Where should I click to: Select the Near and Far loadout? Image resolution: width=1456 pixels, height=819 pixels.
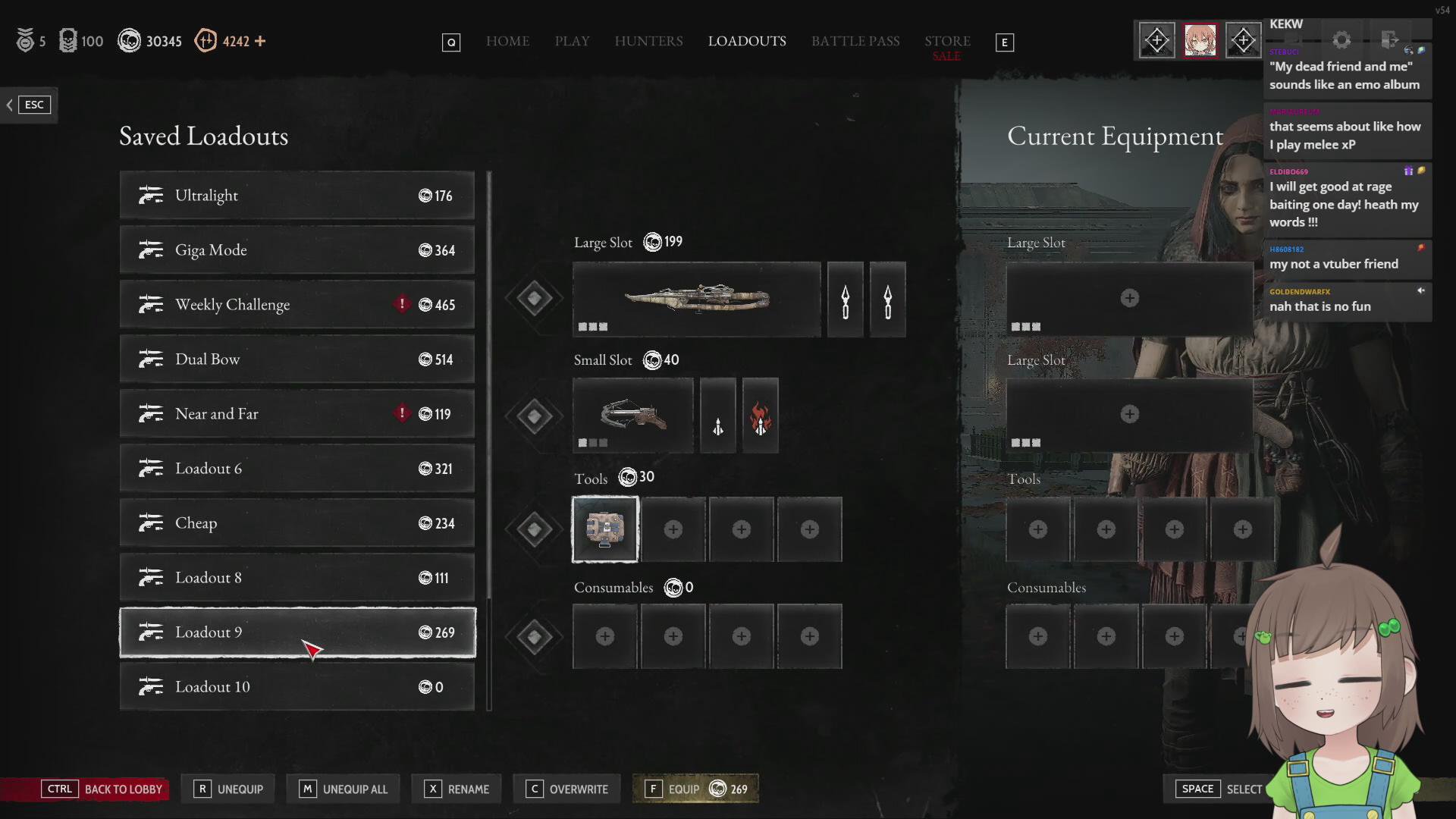coord(297,414)
